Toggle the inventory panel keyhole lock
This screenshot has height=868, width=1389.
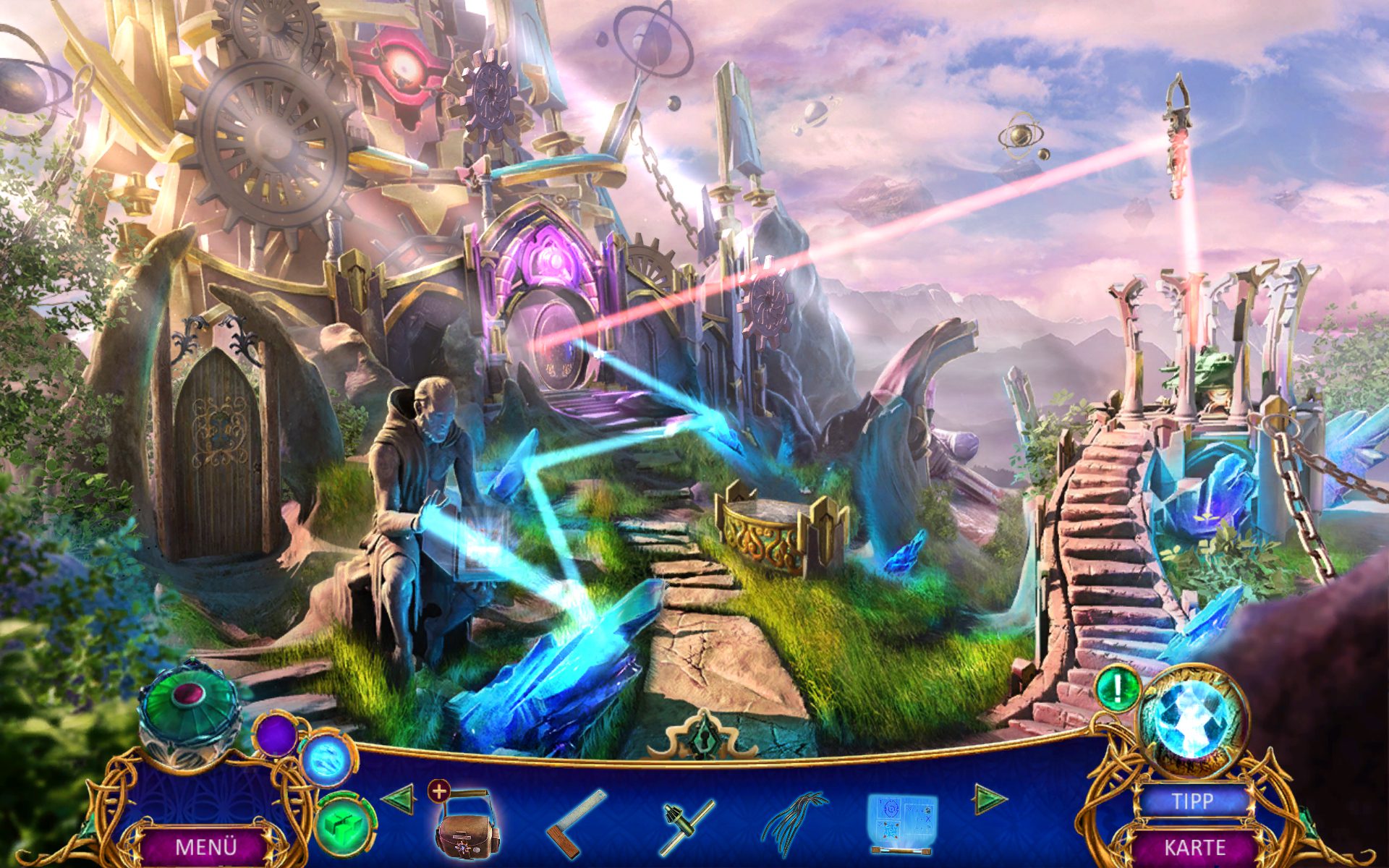[x=702, y=736]
